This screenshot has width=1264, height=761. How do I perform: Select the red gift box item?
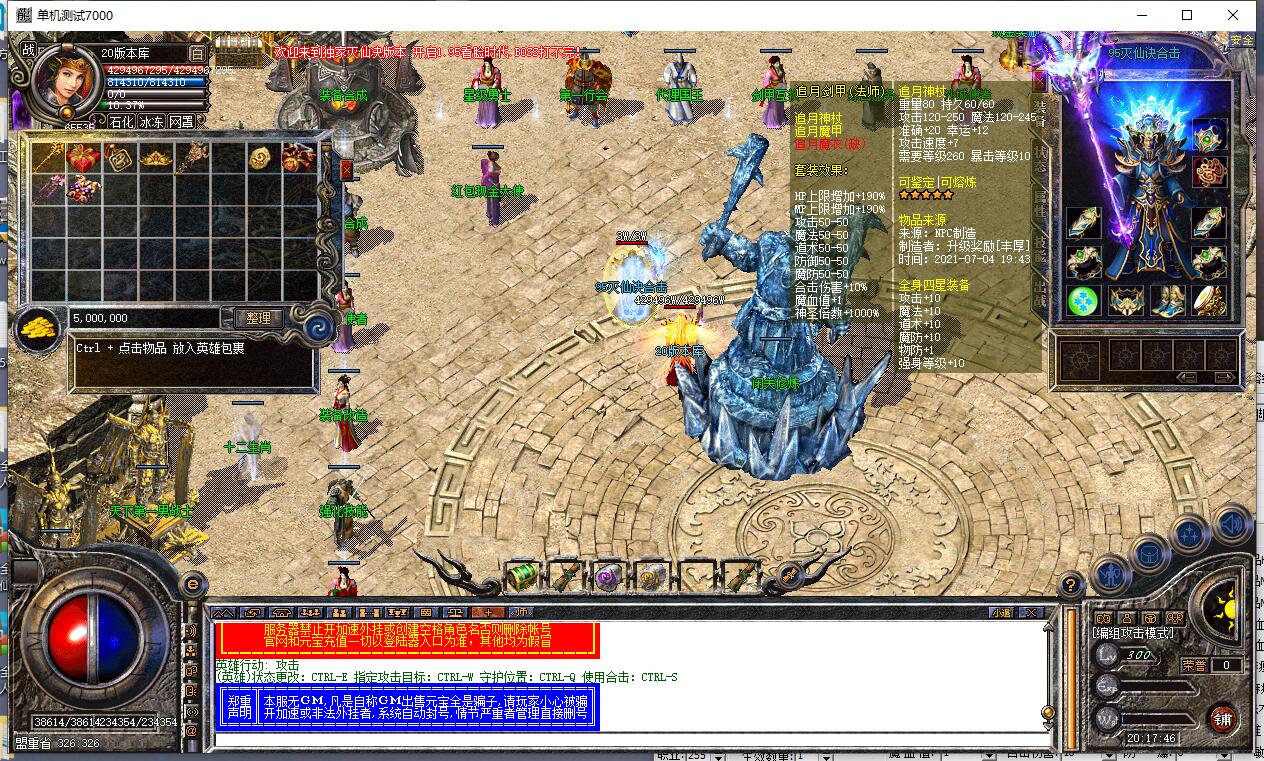coord(82,158)
